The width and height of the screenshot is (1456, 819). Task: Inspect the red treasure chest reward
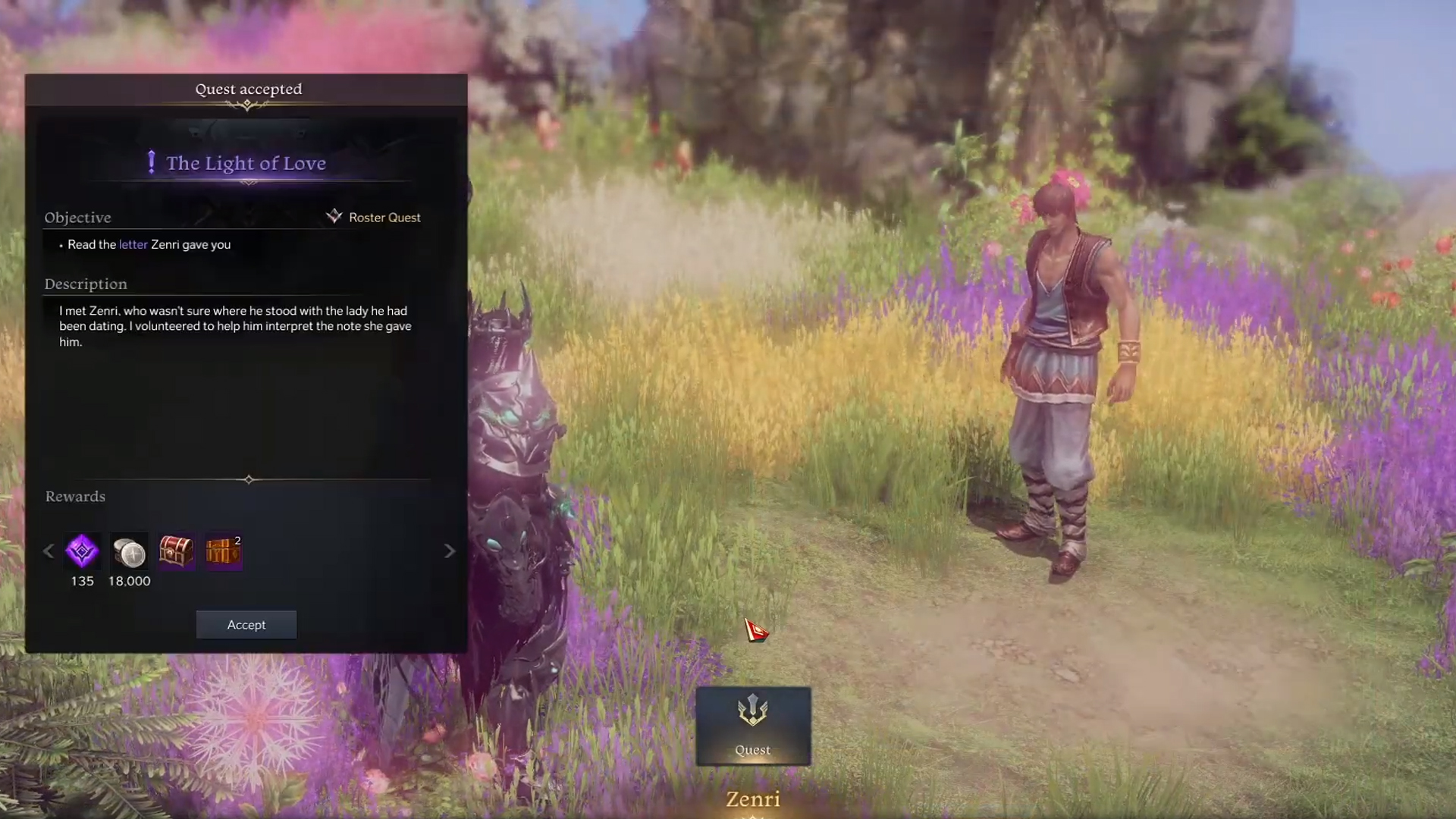[x=175, y=551]
